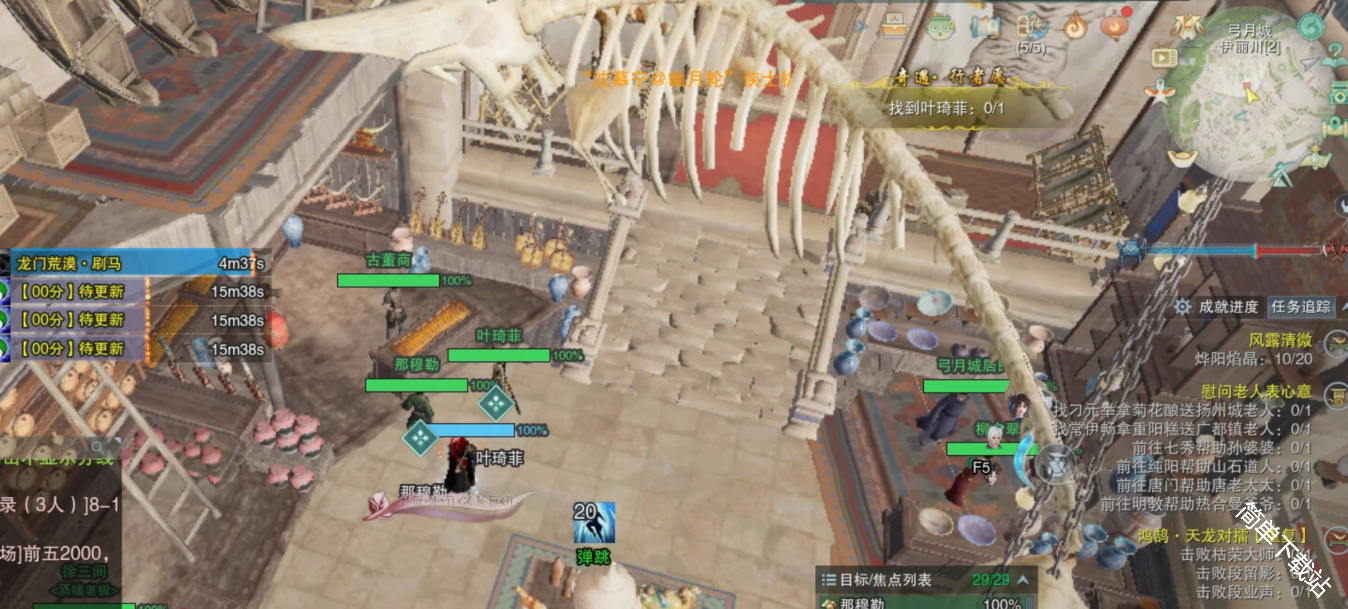Open the quest tracker gear settings
1348x609 pixels.
1182,307
